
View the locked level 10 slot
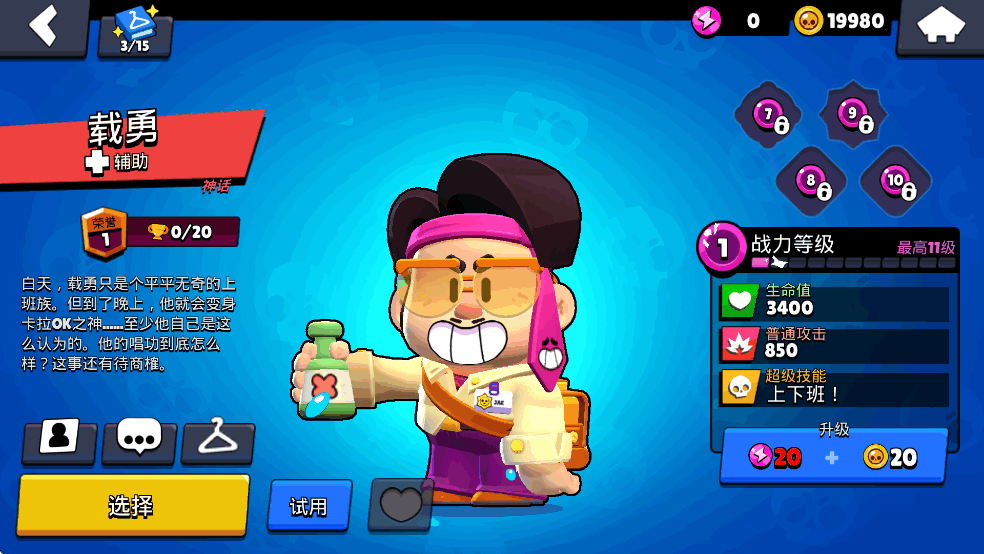click(895, 181)
